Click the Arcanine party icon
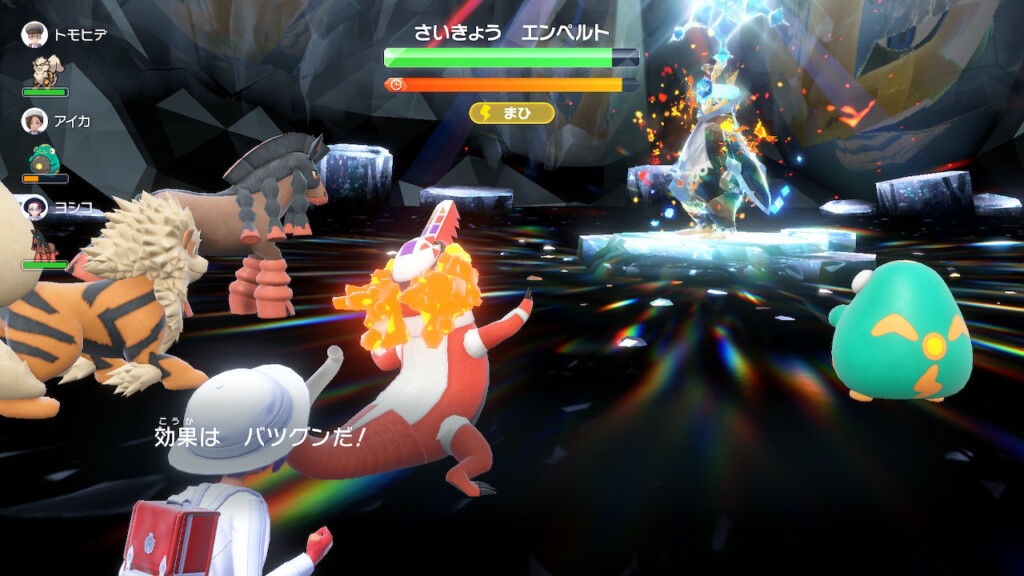This screenshot has width=1024, height=576. (x=44, y=71)
